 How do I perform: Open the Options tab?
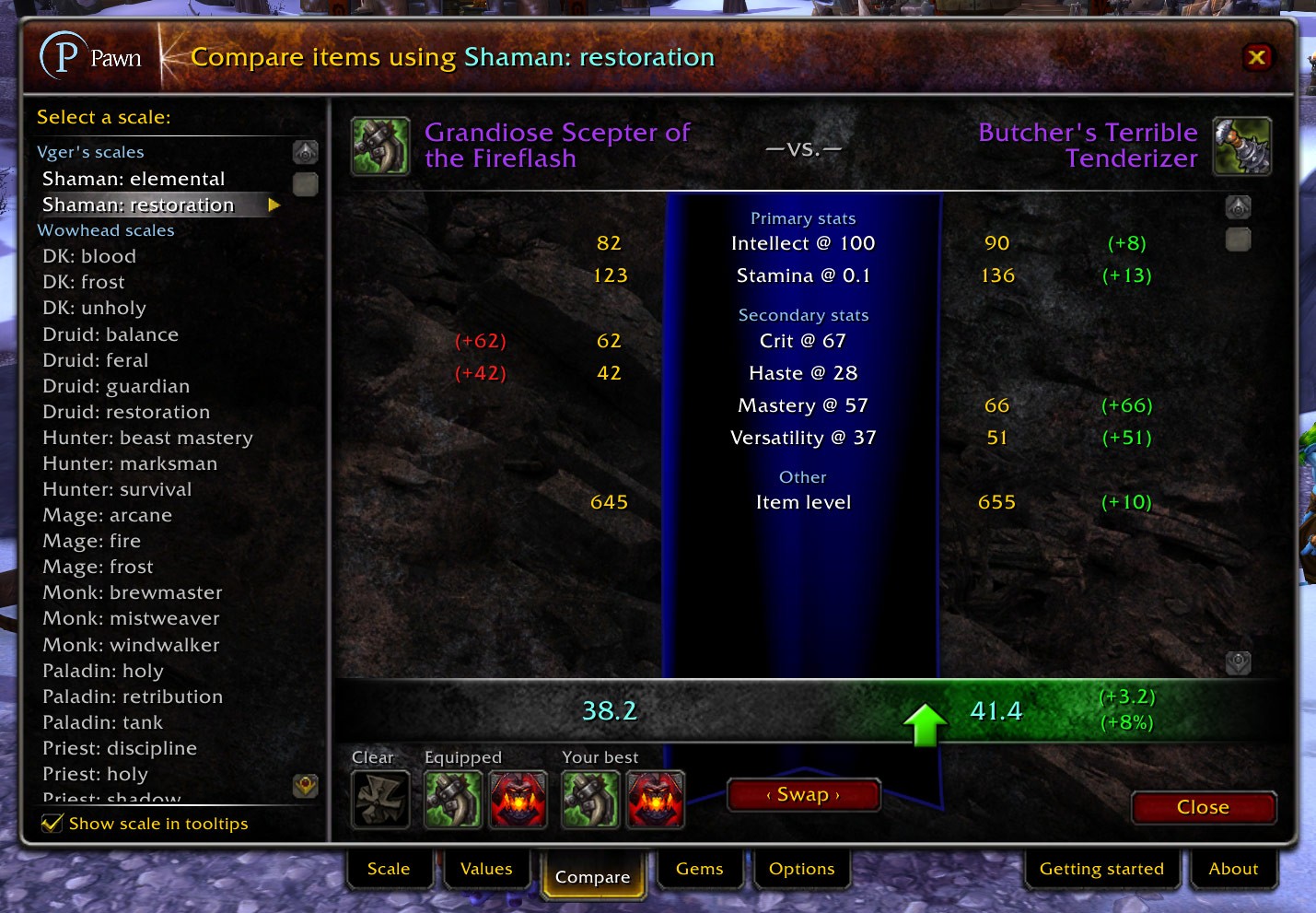801,869
